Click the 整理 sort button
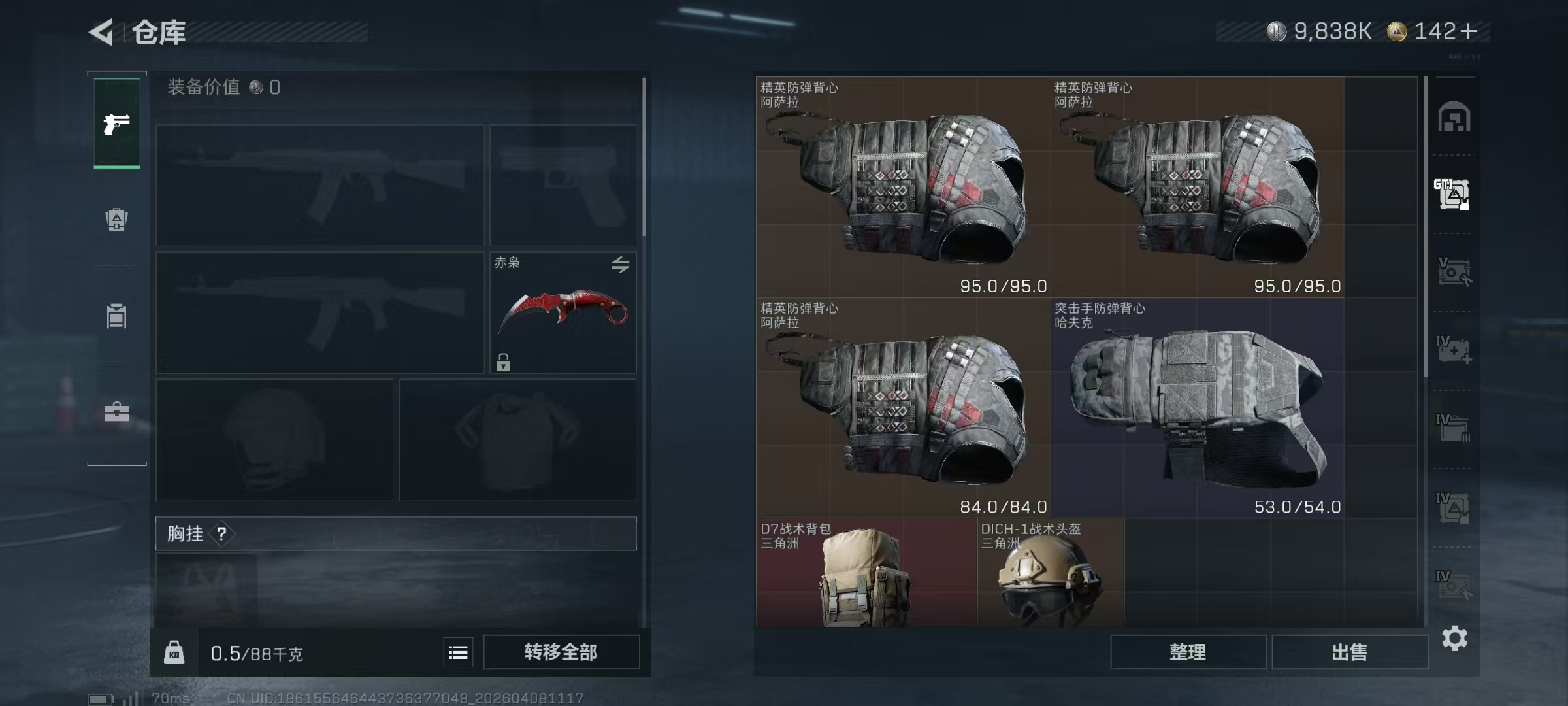1568x706 pixels. (x=1187, y=652)
